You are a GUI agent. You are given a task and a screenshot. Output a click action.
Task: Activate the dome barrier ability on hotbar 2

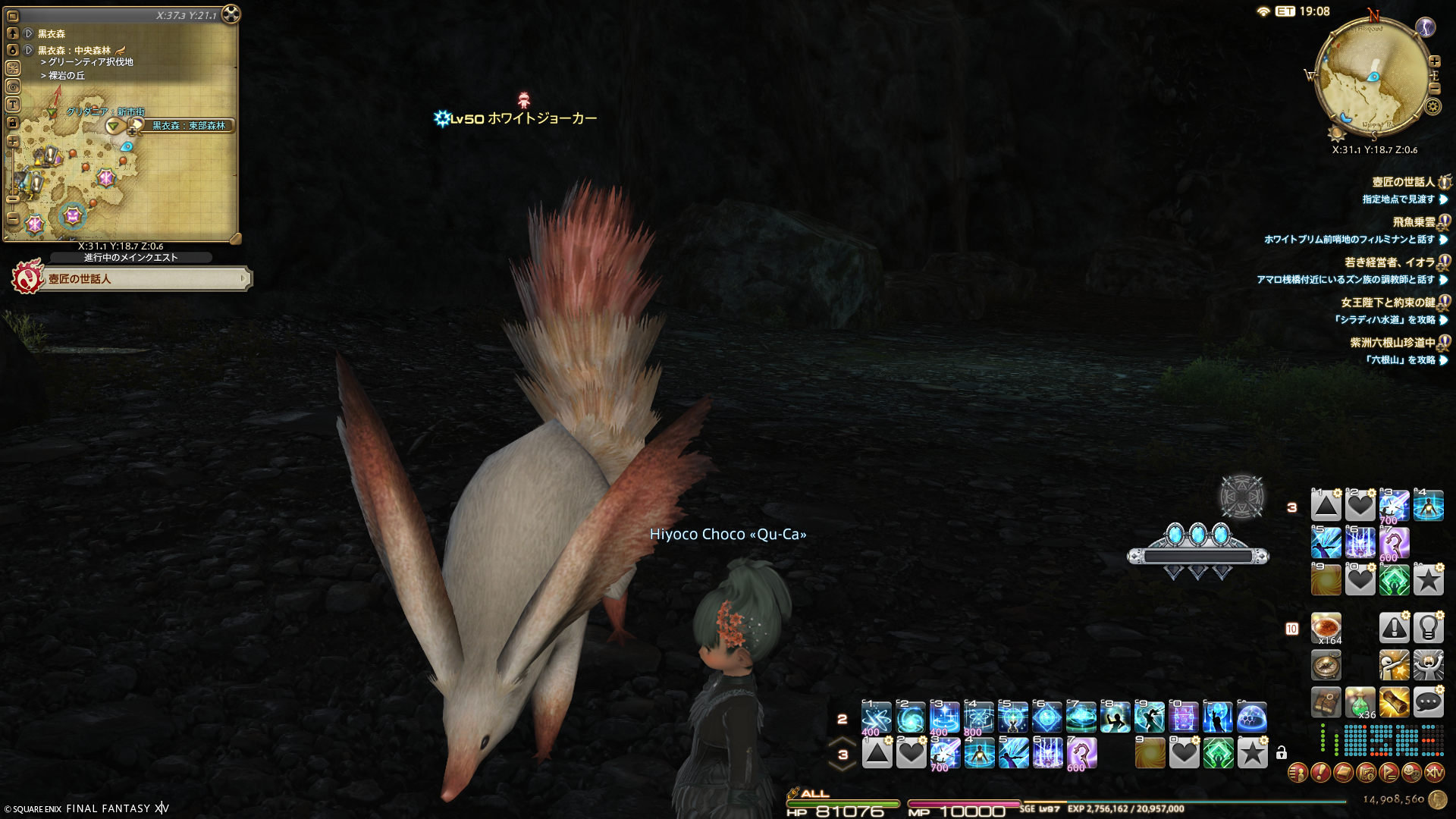(x=1251, y=717)
